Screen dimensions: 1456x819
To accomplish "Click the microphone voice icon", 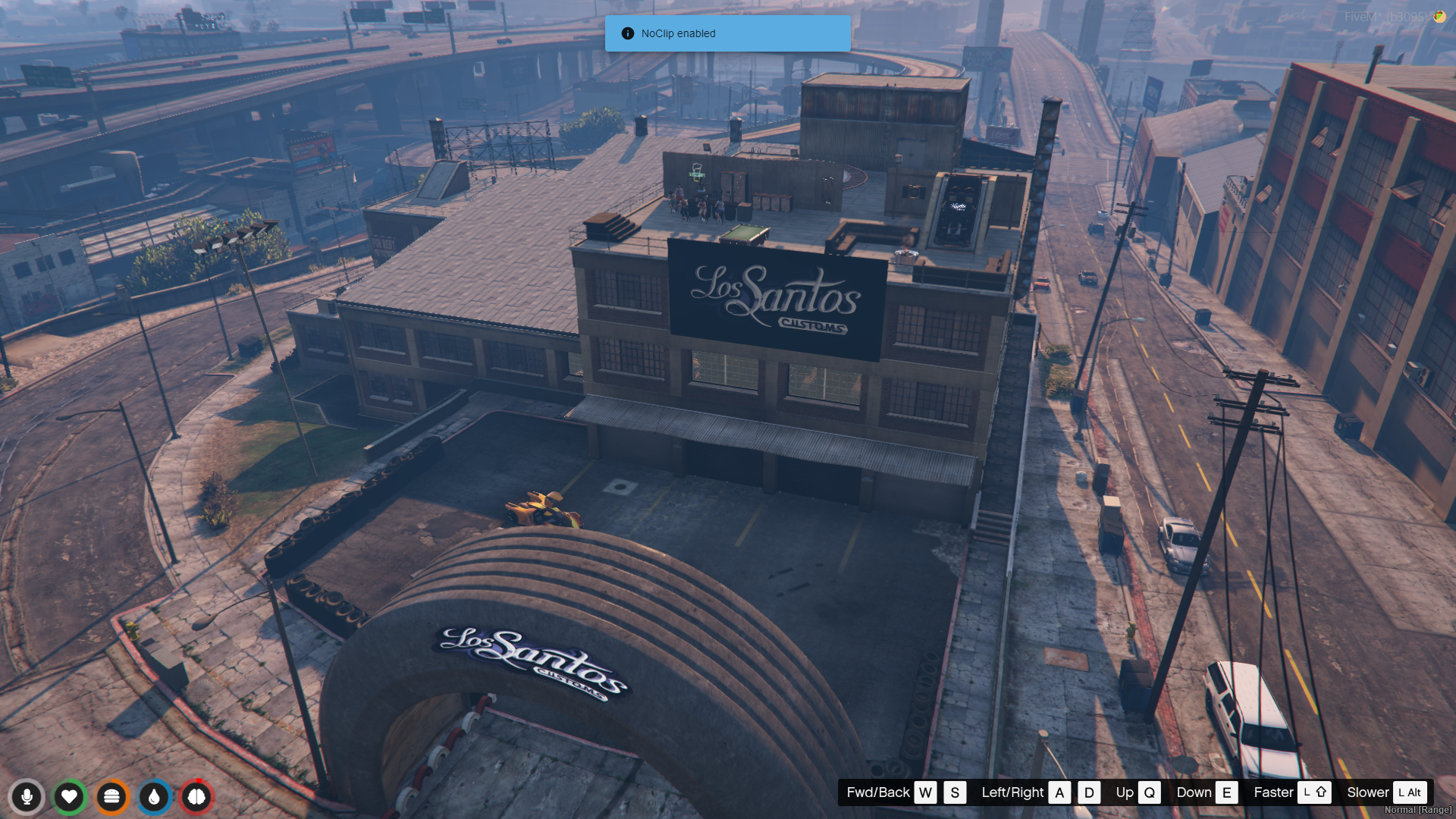I will pos(27,797).
